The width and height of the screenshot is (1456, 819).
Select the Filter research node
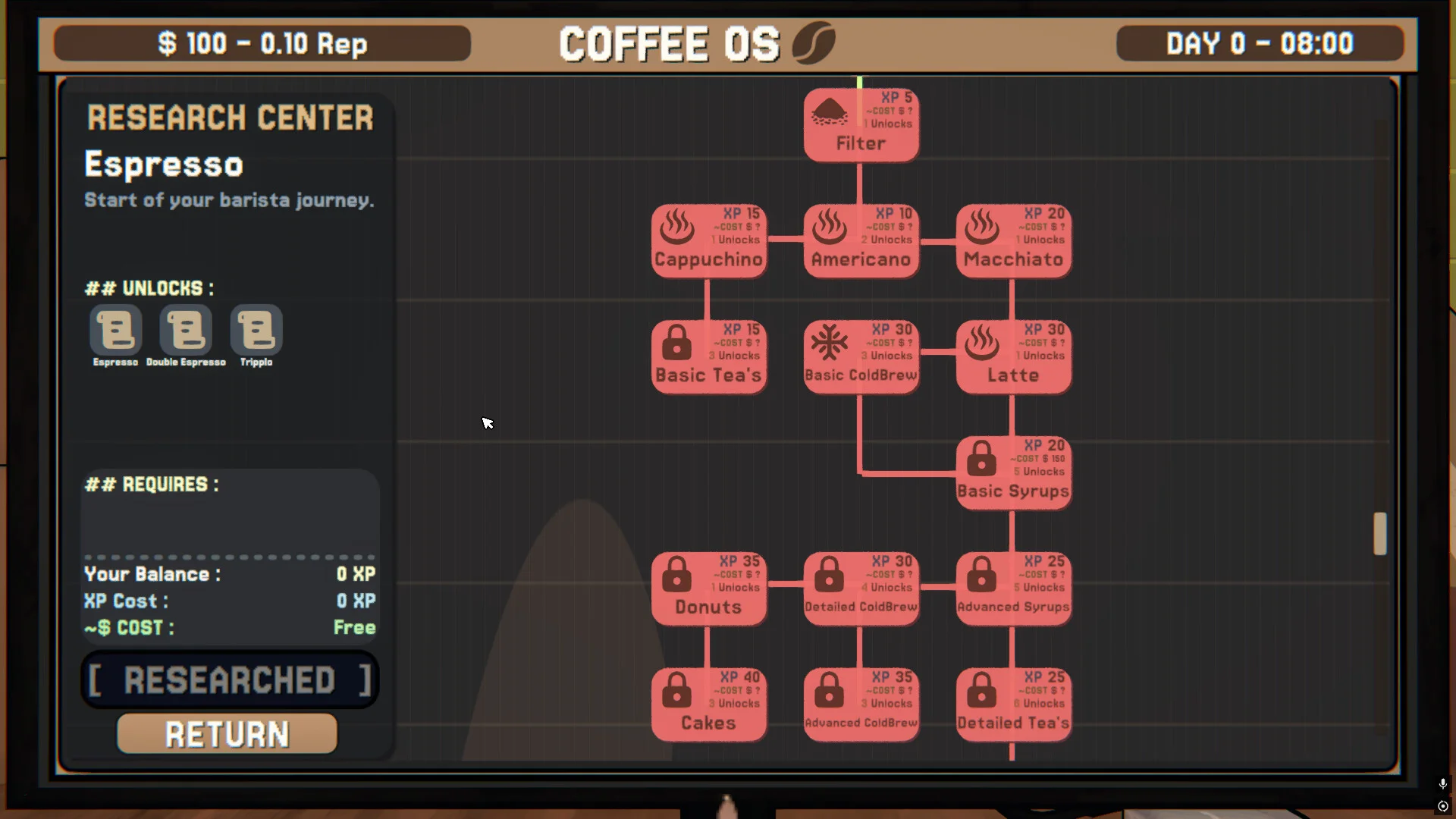(861, 125)
